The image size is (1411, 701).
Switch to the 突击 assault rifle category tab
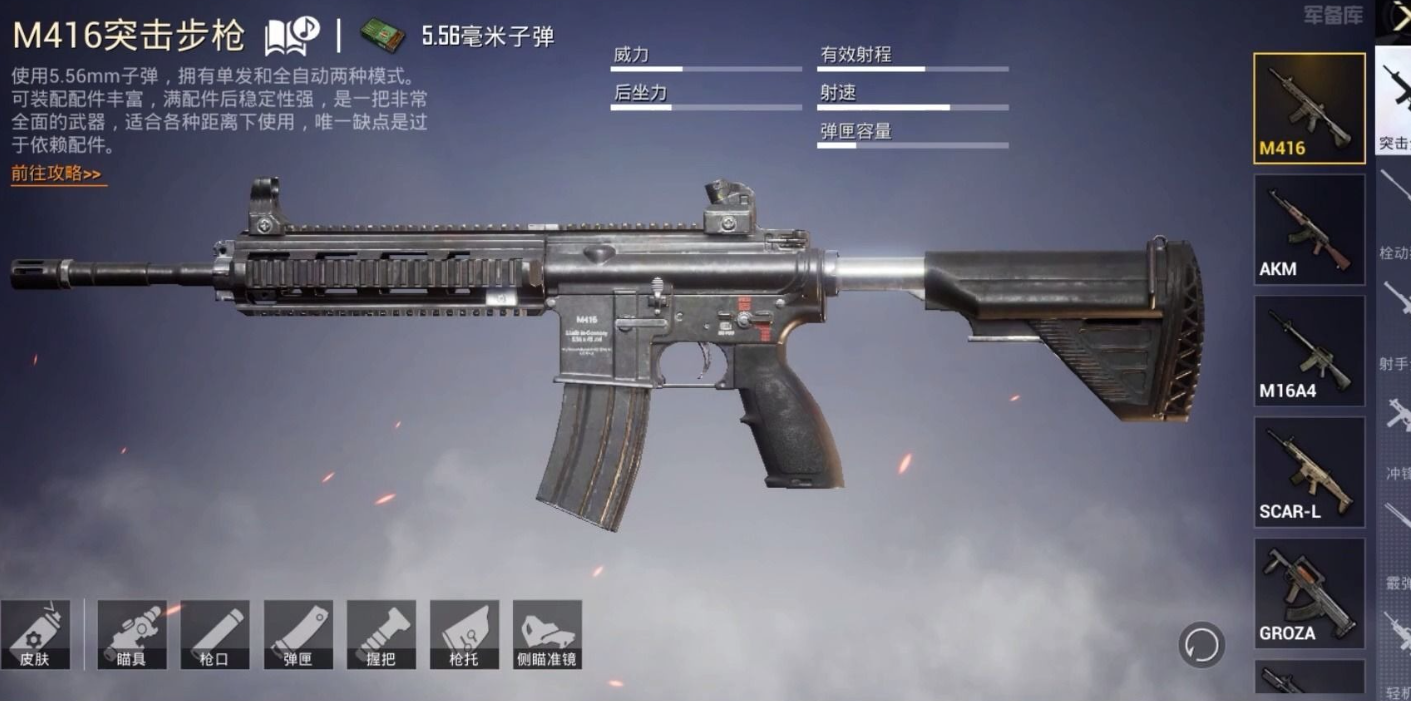coord(1394,100)
